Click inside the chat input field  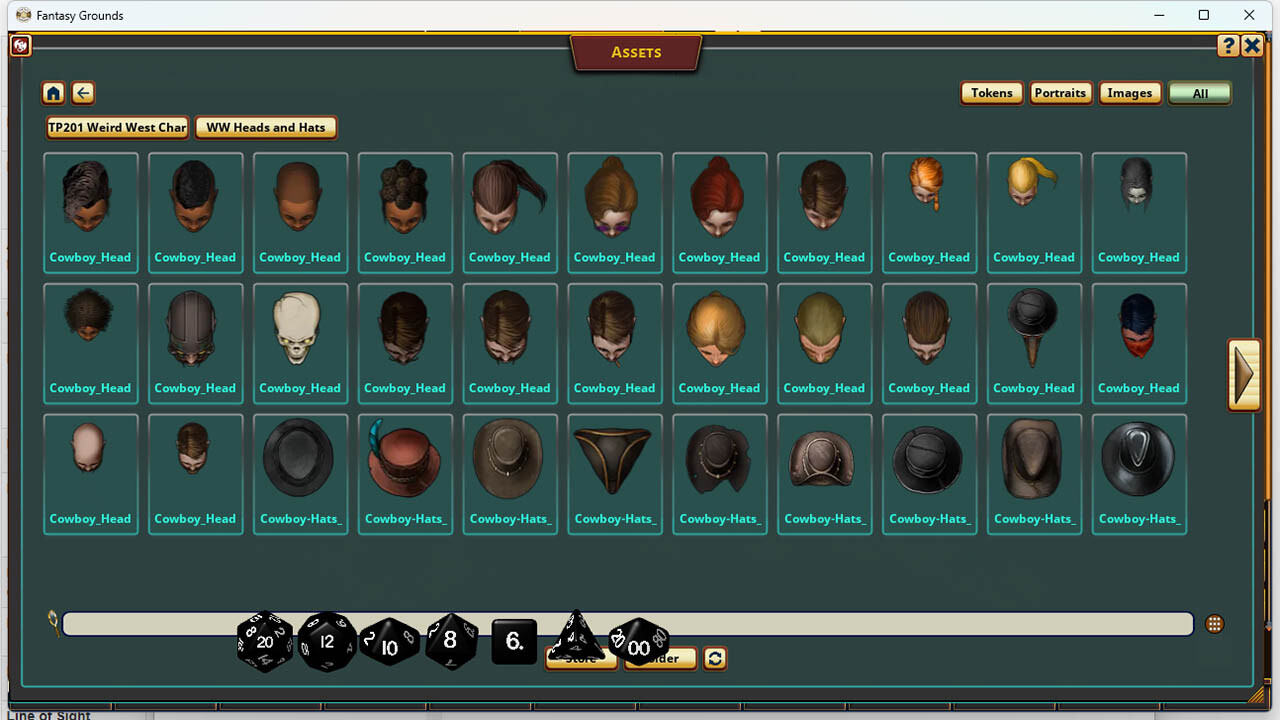point(900,622)
